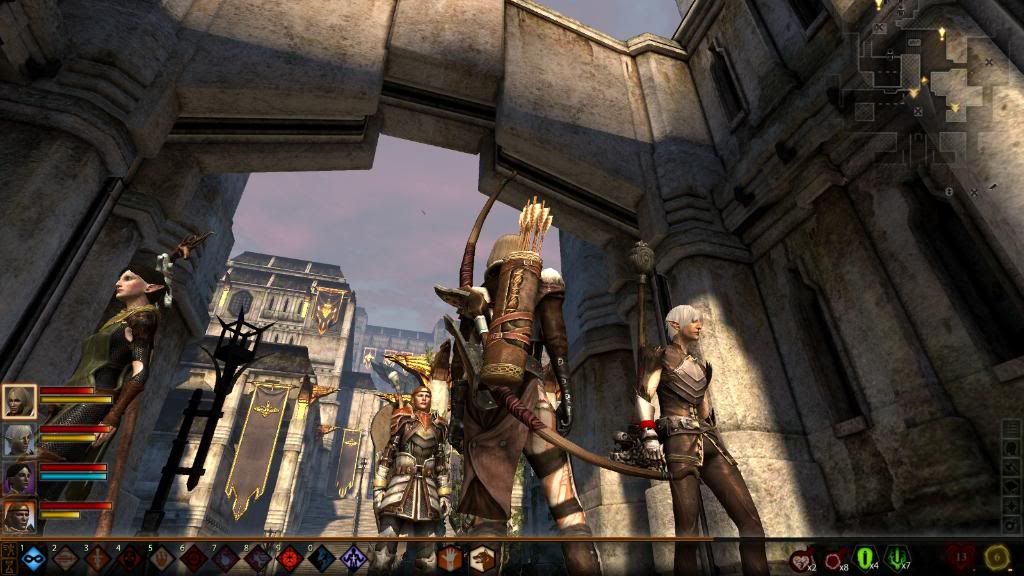Click the yellow ring icon showing 6
This screenshot has width=1024, height=576.
coord(996,557)
